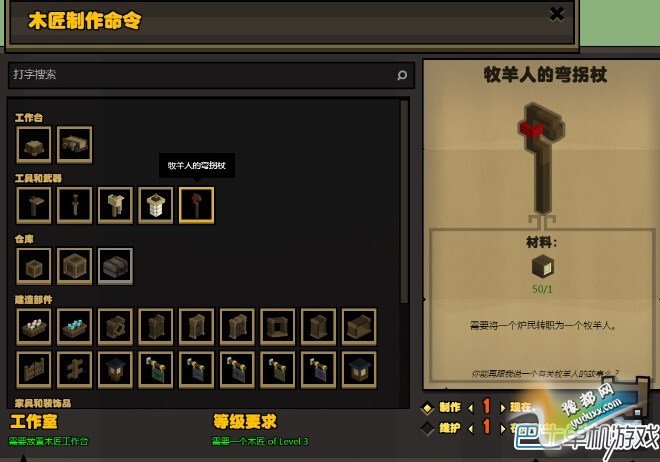The image size is (660, 462).
Task: Select the wooden sword recipe
Action: (75, 206)
